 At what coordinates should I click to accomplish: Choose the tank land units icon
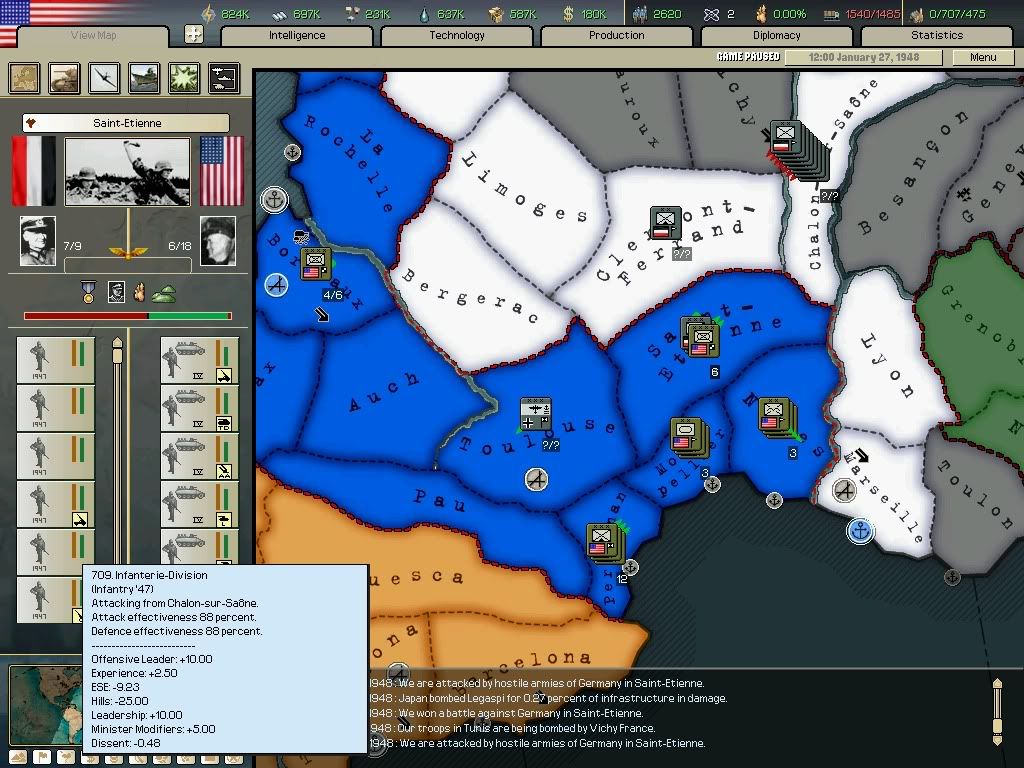point(65,78)
